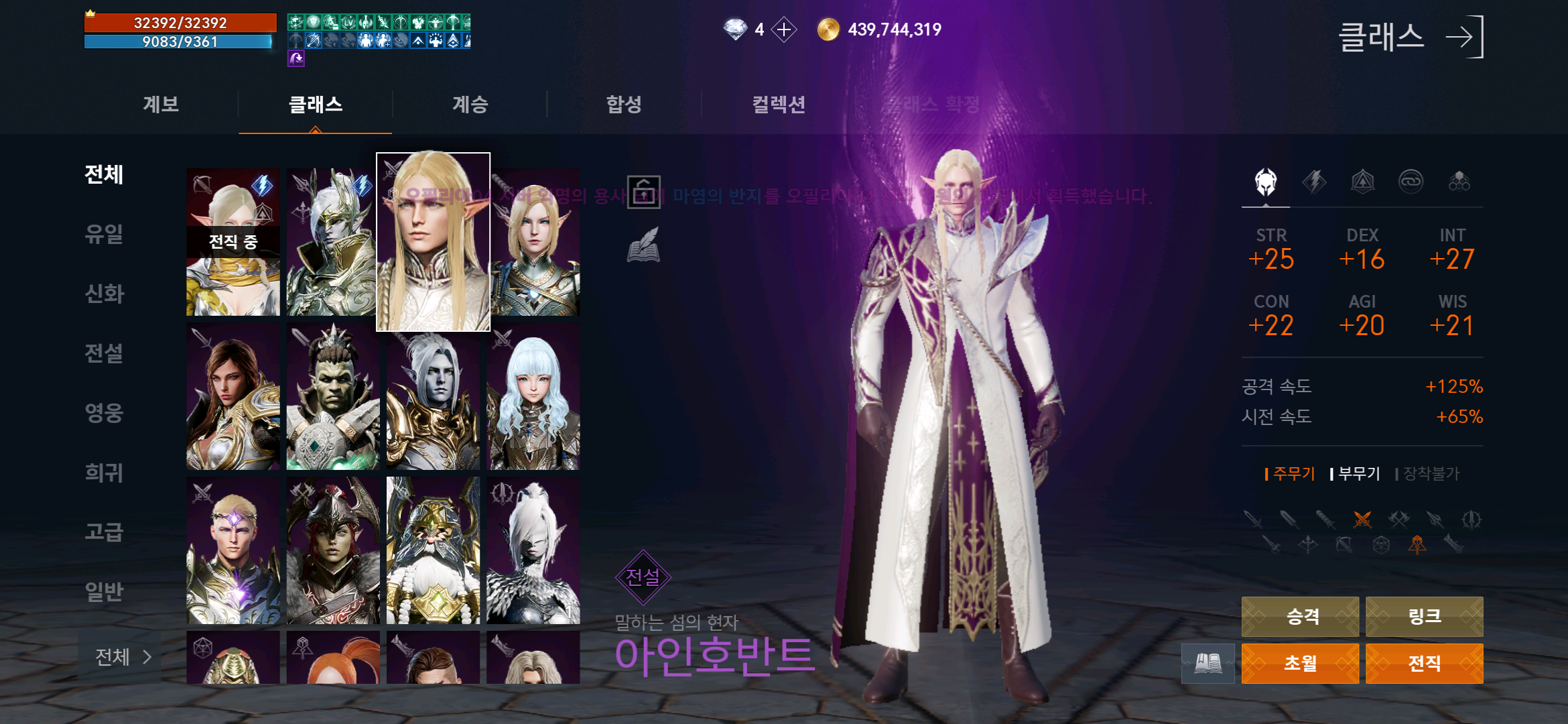Viewport: 1568px width, 724px height.
Task: Add diamonds with the plus button
Action: click(x=784, y=29)
